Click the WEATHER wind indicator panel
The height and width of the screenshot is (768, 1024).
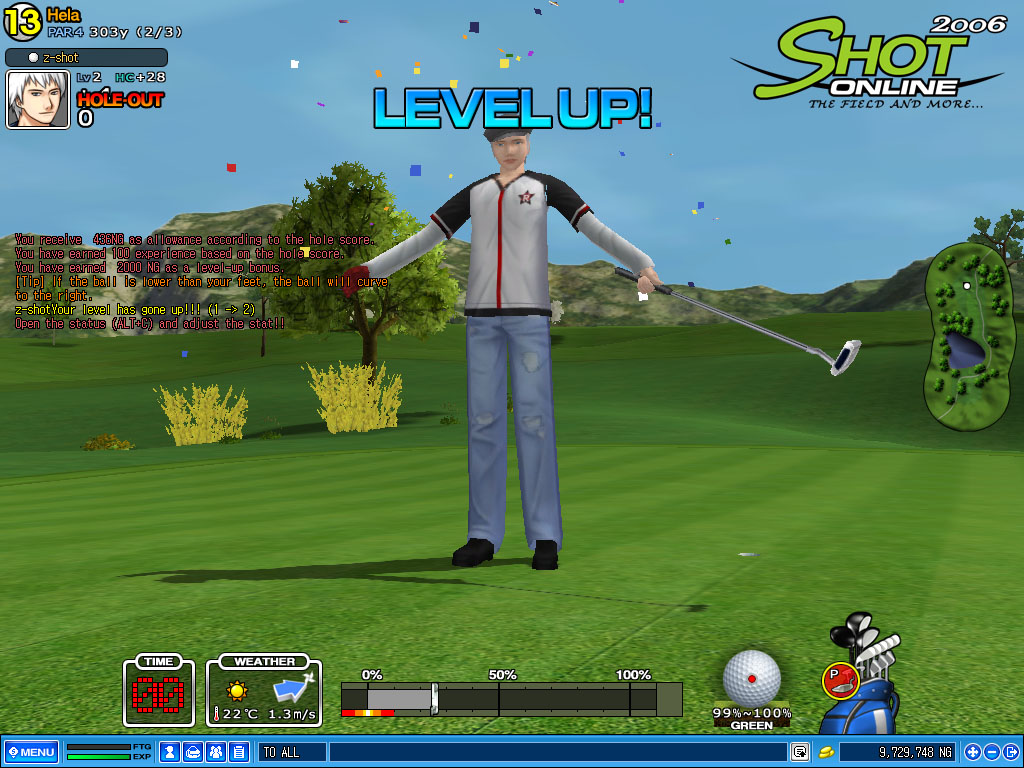tap(264, 690)
